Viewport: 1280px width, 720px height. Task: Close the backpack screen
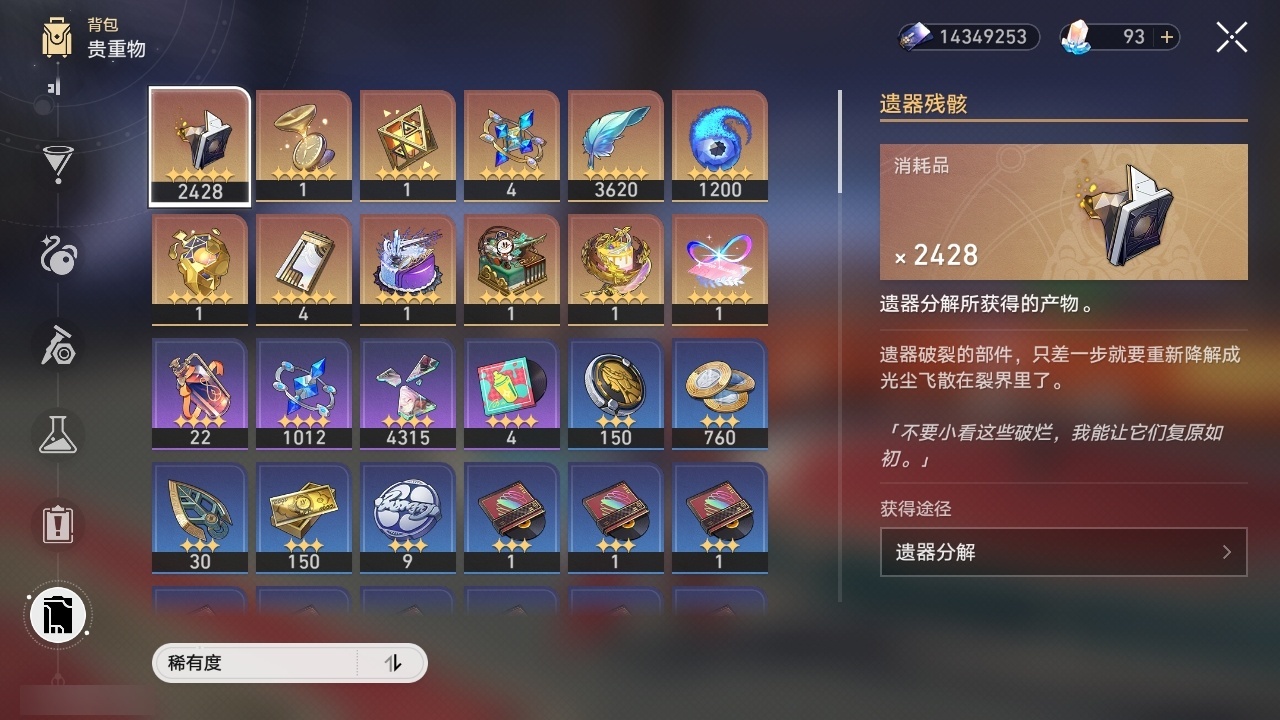(x=1231, y=37)
